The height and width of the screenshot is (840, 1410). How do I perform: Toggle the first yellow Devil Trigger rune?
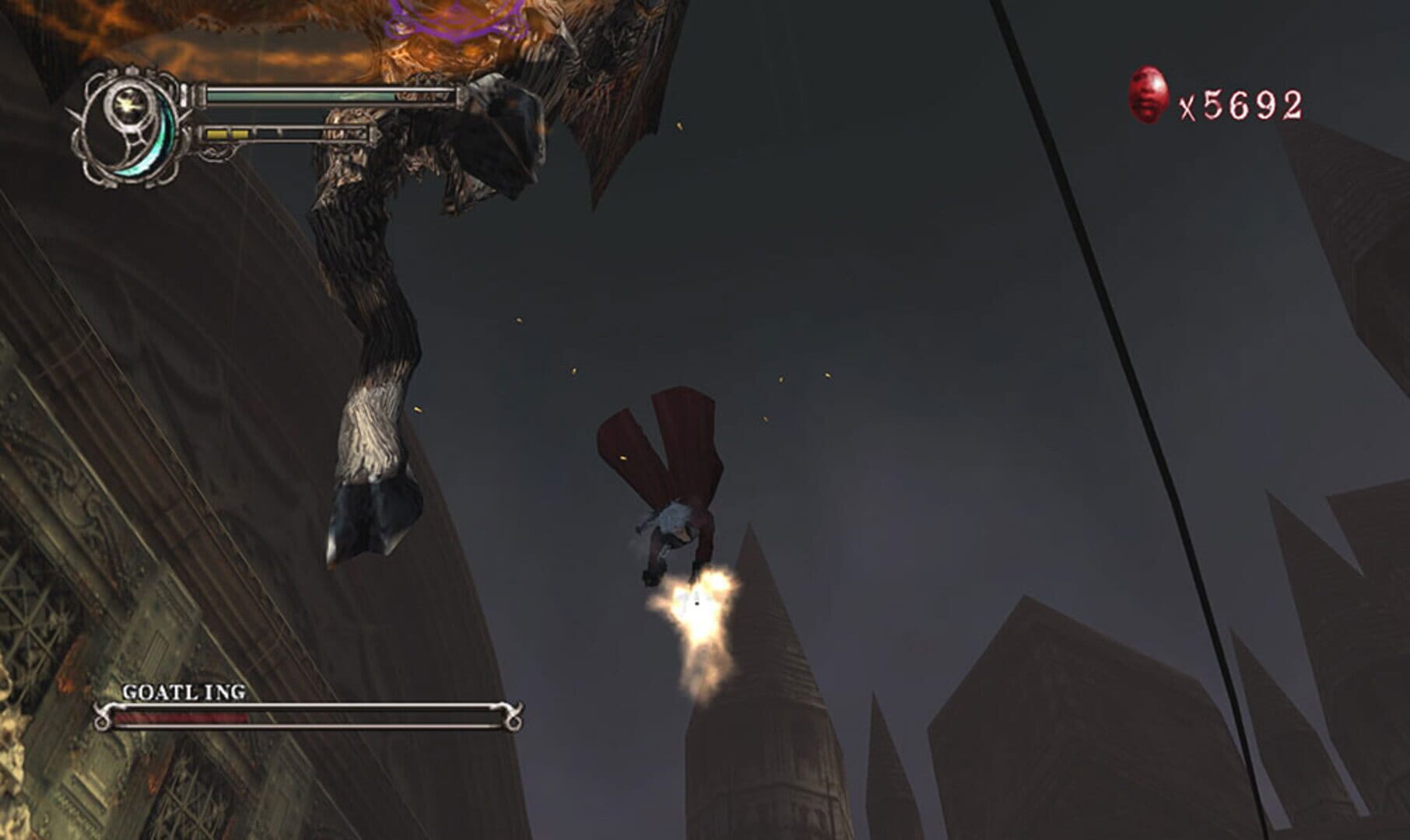(x=218, y=133)
